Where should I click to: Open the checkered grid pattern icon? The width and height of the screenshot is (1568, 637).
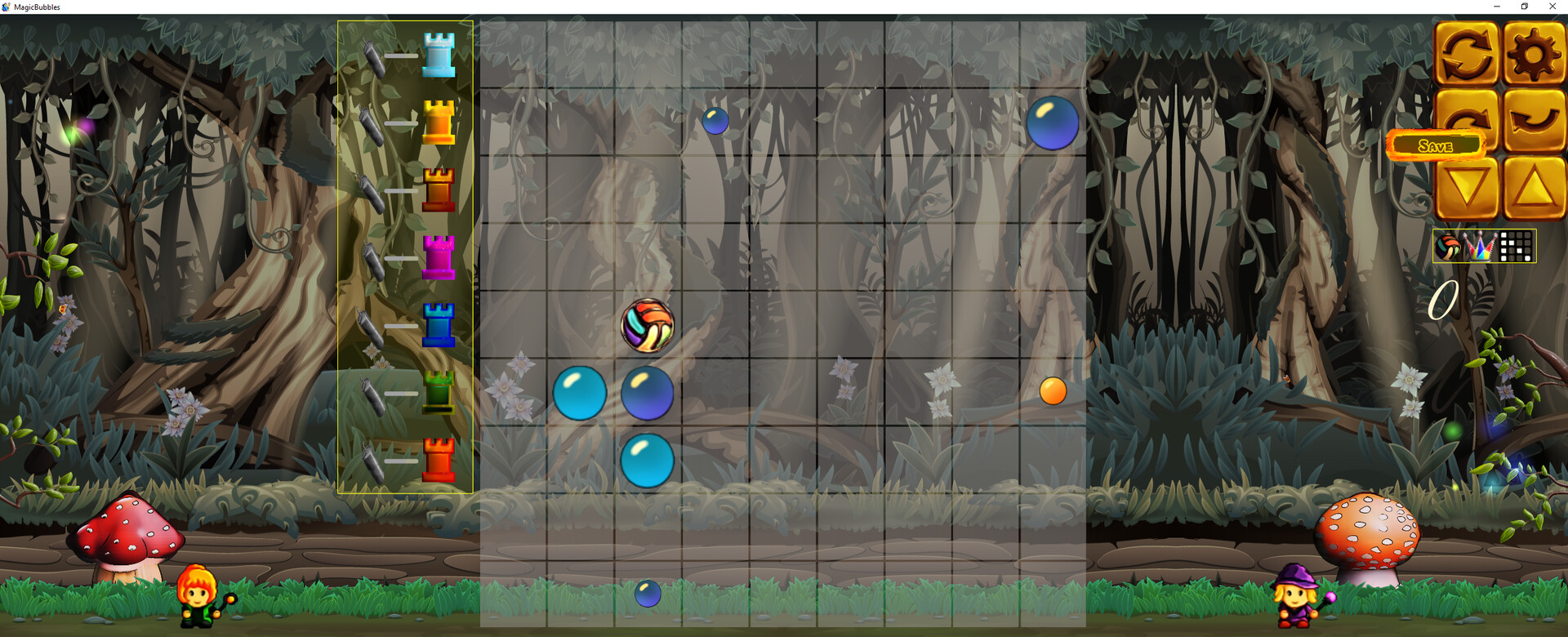[1516, 246]
